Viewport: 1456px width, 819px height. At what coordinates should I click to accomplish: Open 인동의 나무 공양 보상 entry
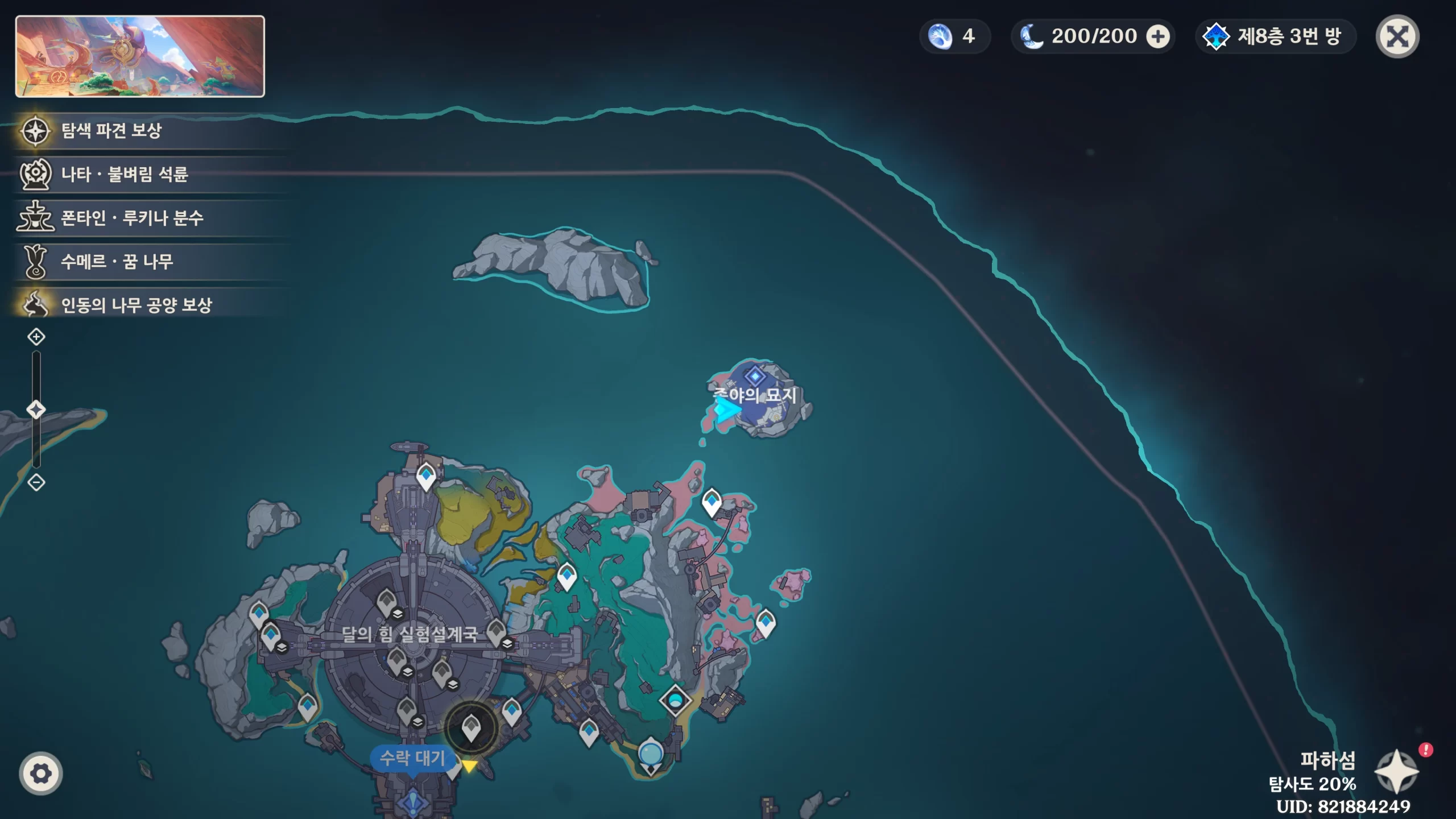[x=136, y=305]
